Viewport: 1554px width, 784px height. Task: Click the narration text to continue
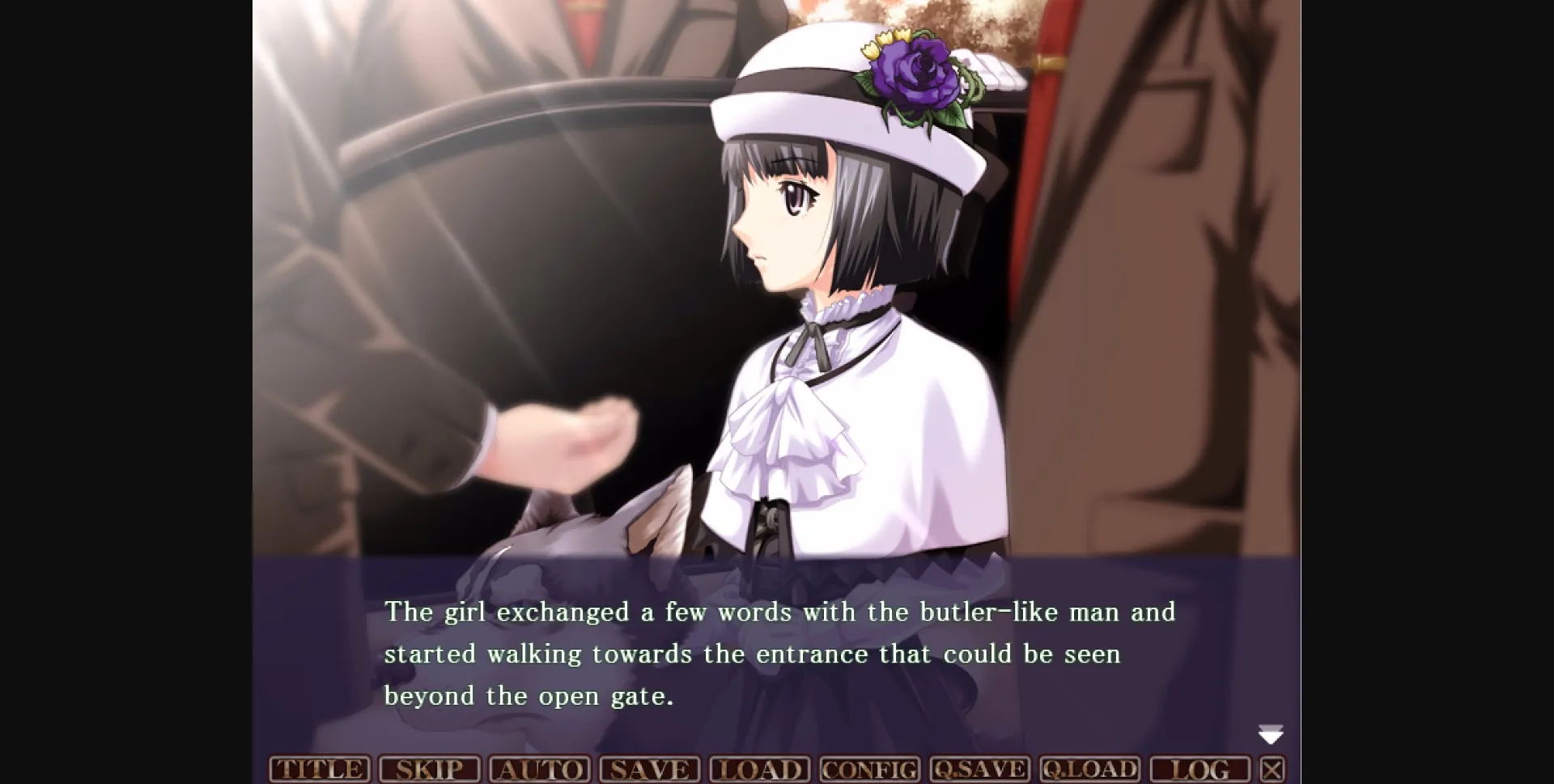point(777,654)
